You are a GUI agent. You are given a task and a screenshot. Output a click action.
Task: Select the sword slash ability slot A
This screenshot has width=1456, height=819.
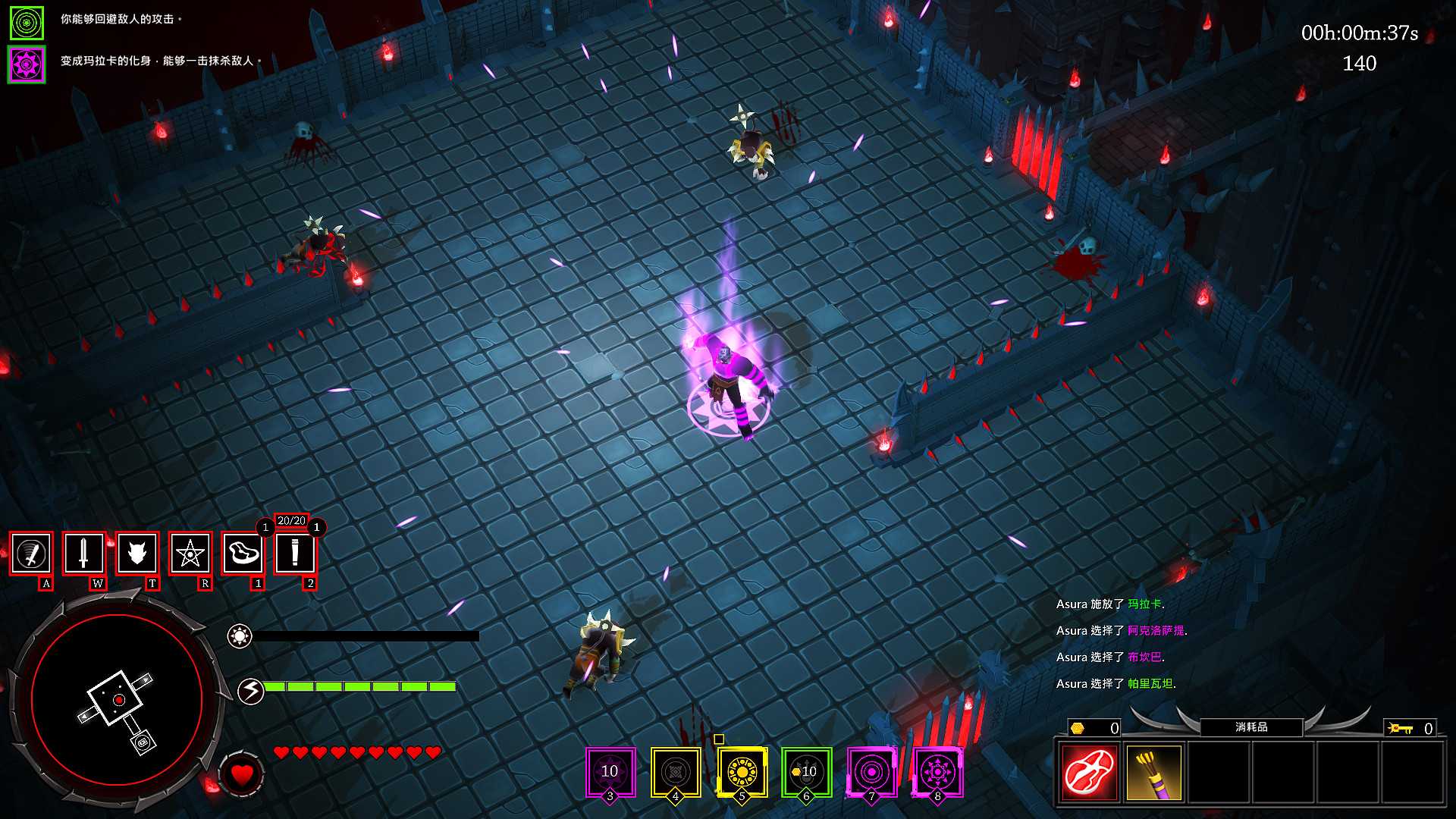(31, 554)
